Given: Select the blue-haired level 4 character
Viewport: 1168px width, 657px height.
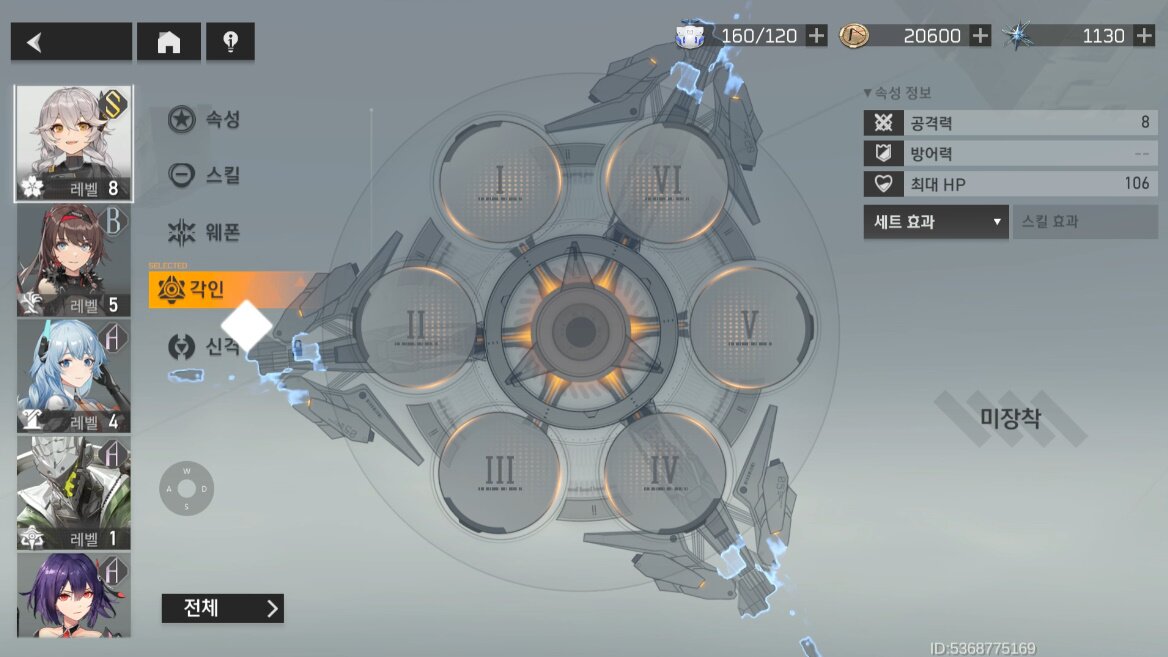Looking at the screenshot, I should point(73,376).
